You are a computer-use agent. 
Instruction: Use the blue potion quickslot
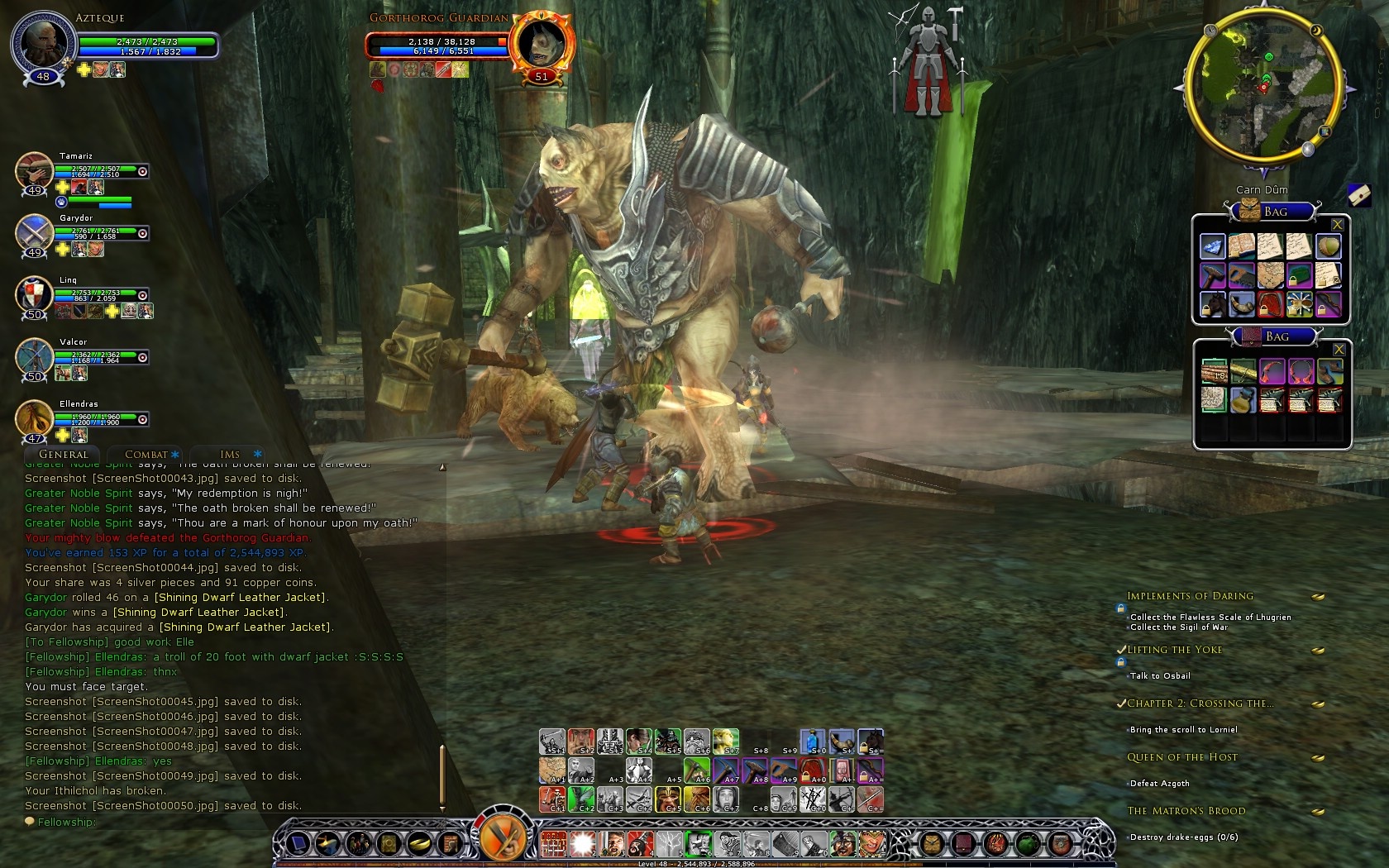(x=812, y=741)
